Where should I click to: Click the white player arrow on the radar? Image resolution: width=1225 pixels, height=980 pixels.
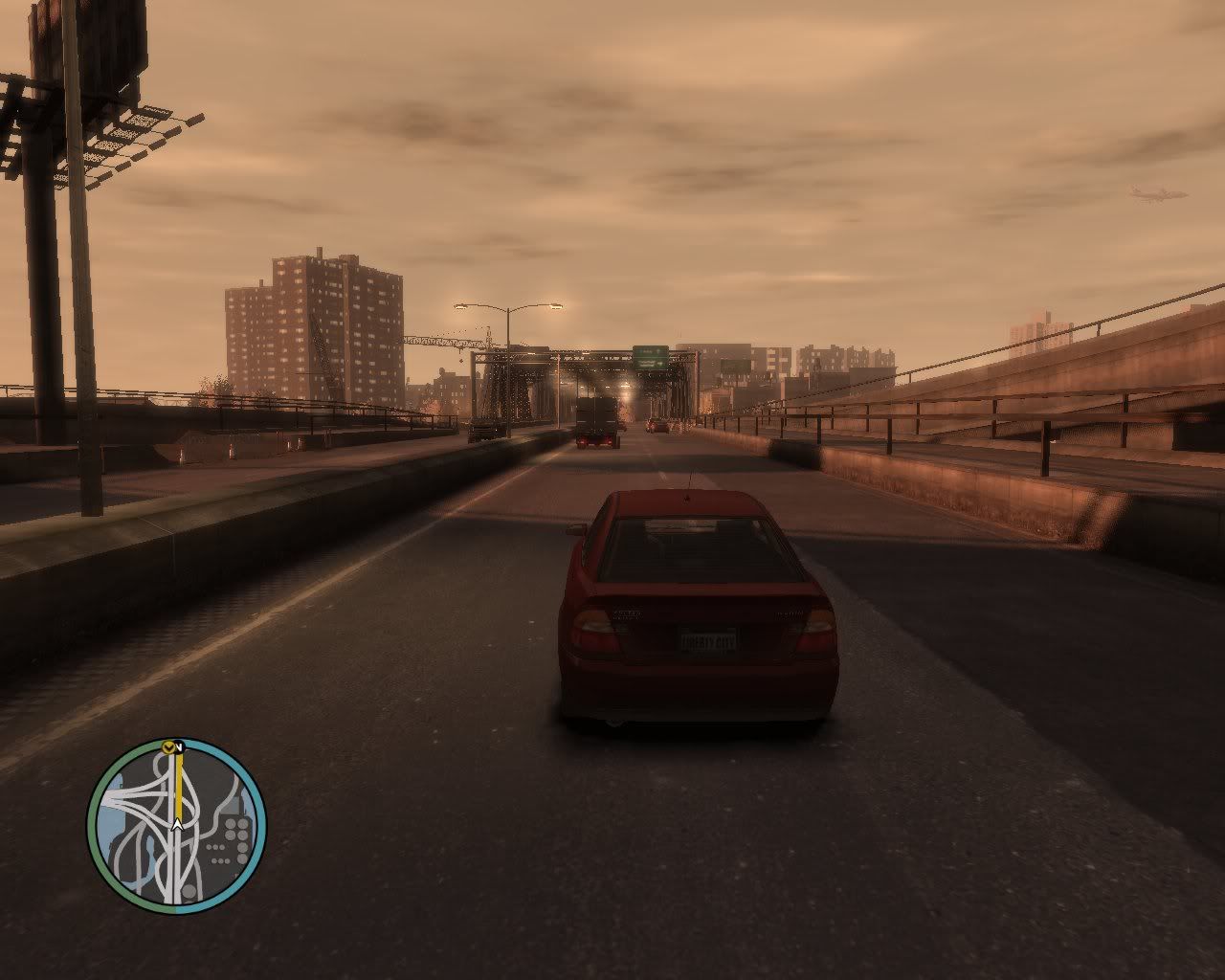click(177, 822)
